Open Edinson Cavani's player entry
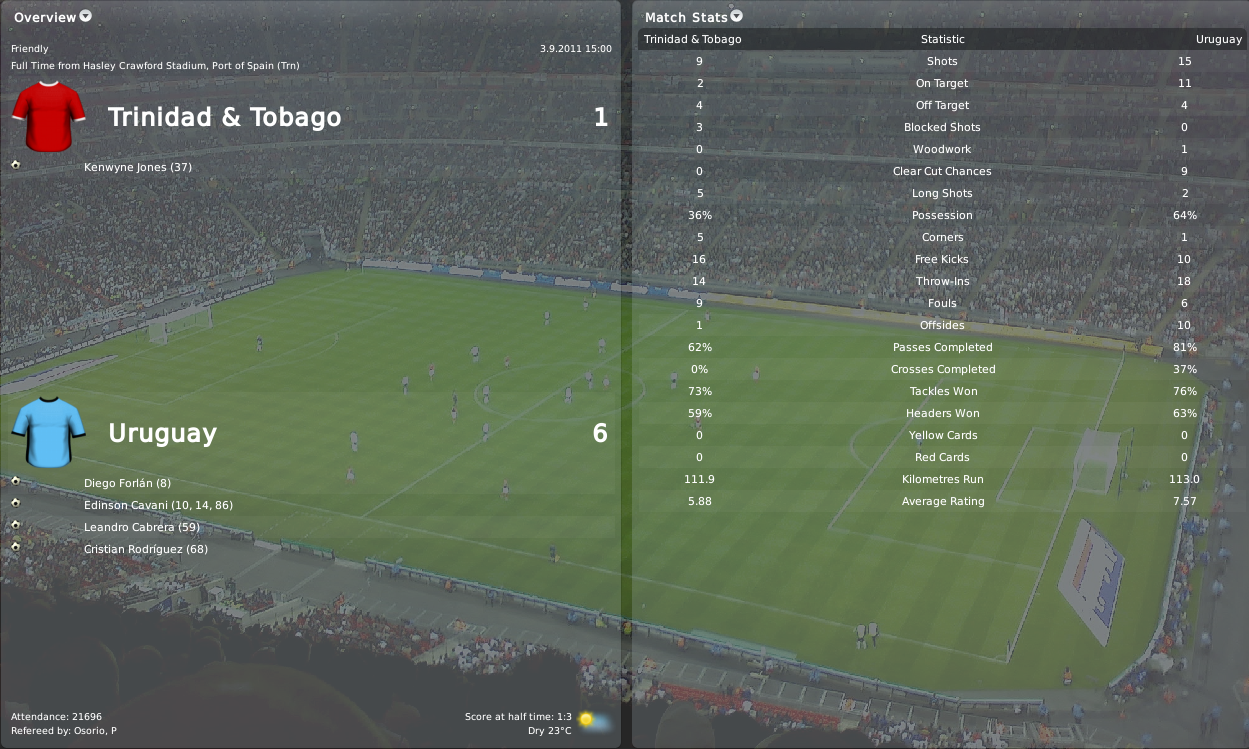1249x749 pixels. (x=158, y=505)
